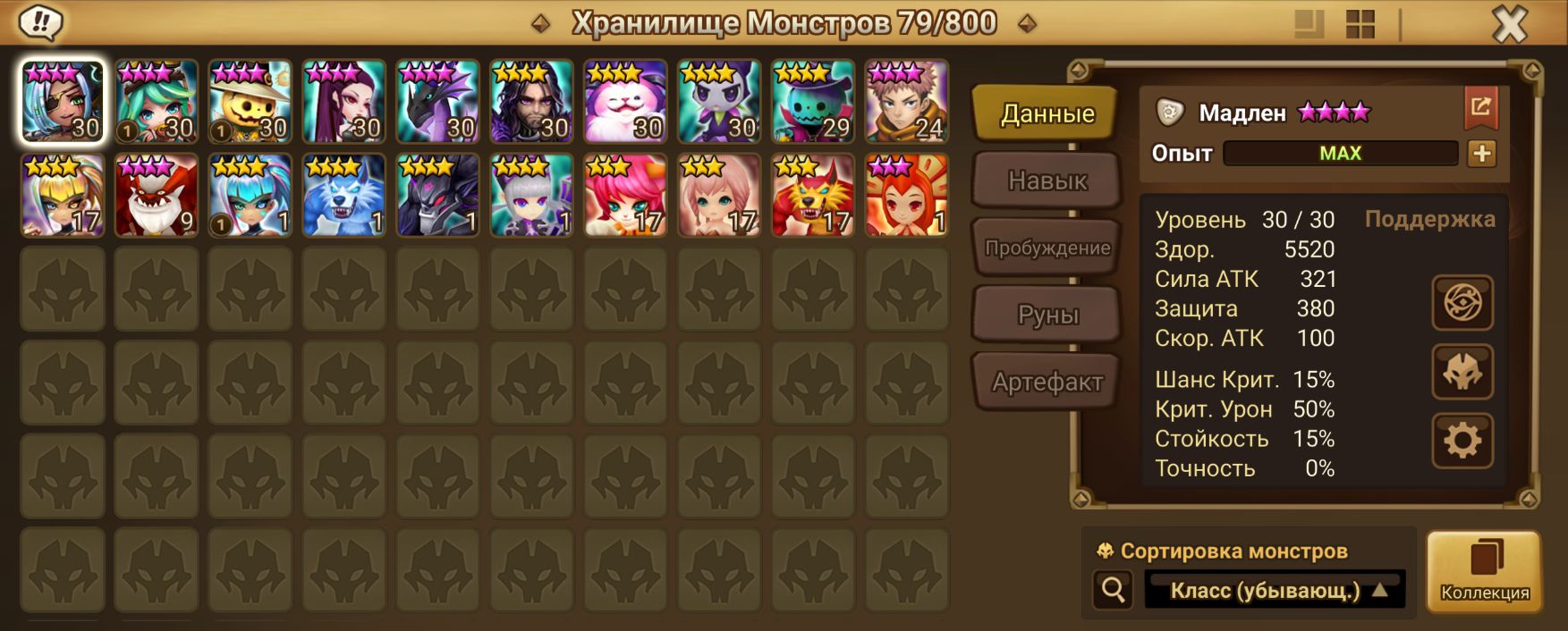Open the gear settings button for Мадлен

[x=1462, y=441]
